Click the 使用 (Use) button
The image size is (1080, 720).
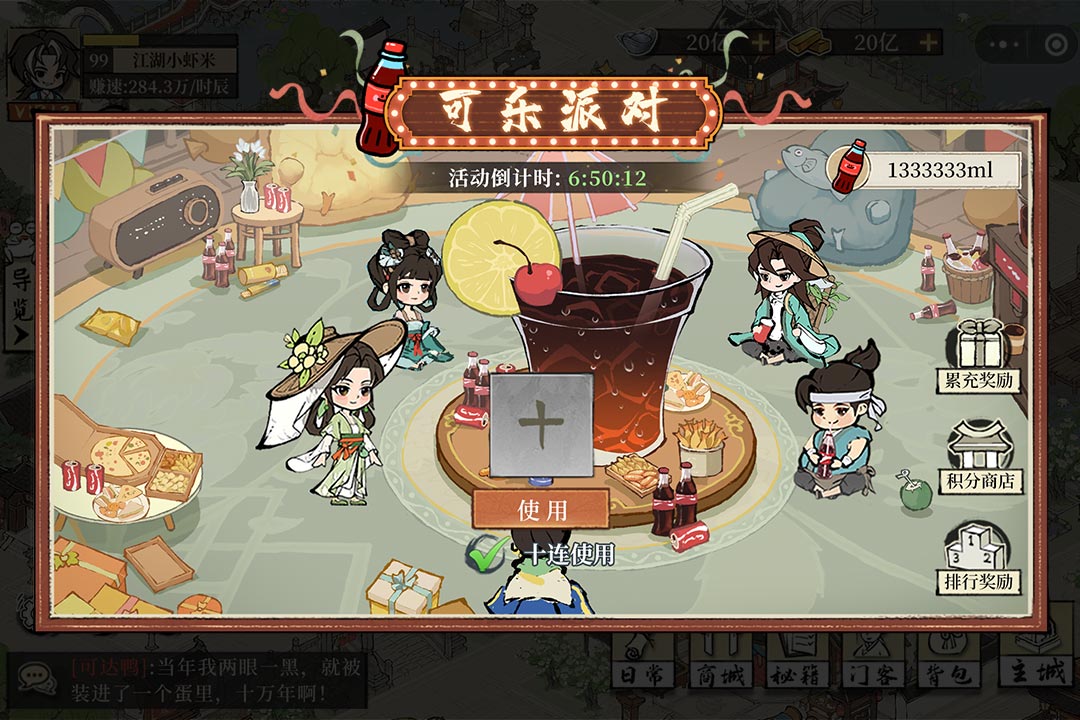(541, 509)
